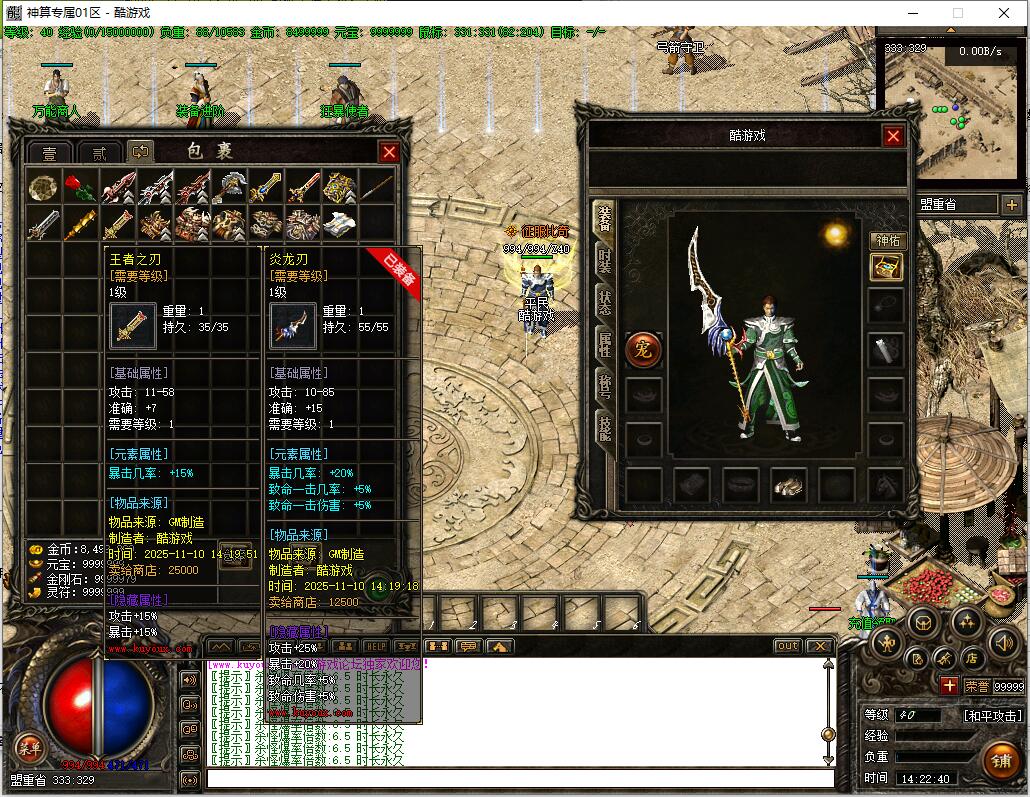This screenshot has height=797, width=1030.
Task: Switch to the 属性 attributes tab
Action: (x=604, y=345)
